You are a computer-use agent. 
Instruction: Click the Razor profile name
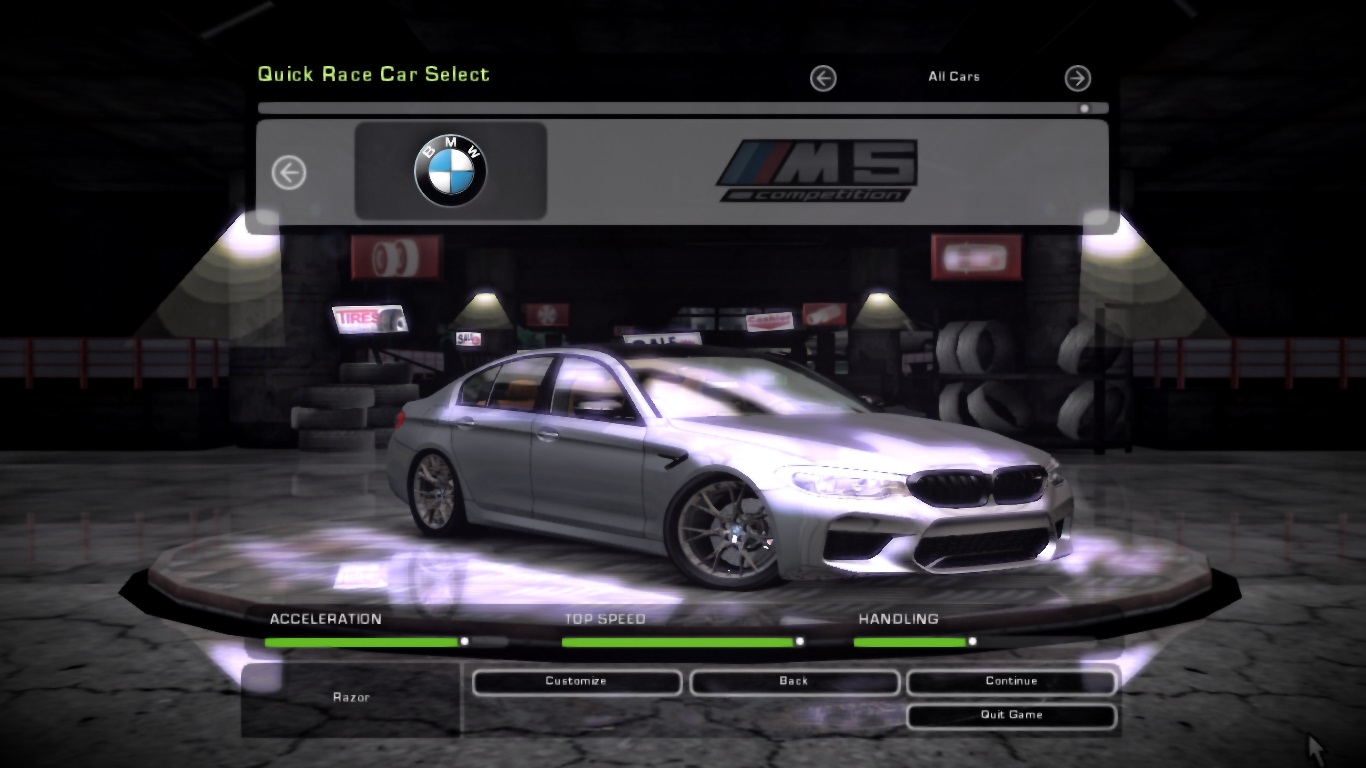[x=350, y=697]
